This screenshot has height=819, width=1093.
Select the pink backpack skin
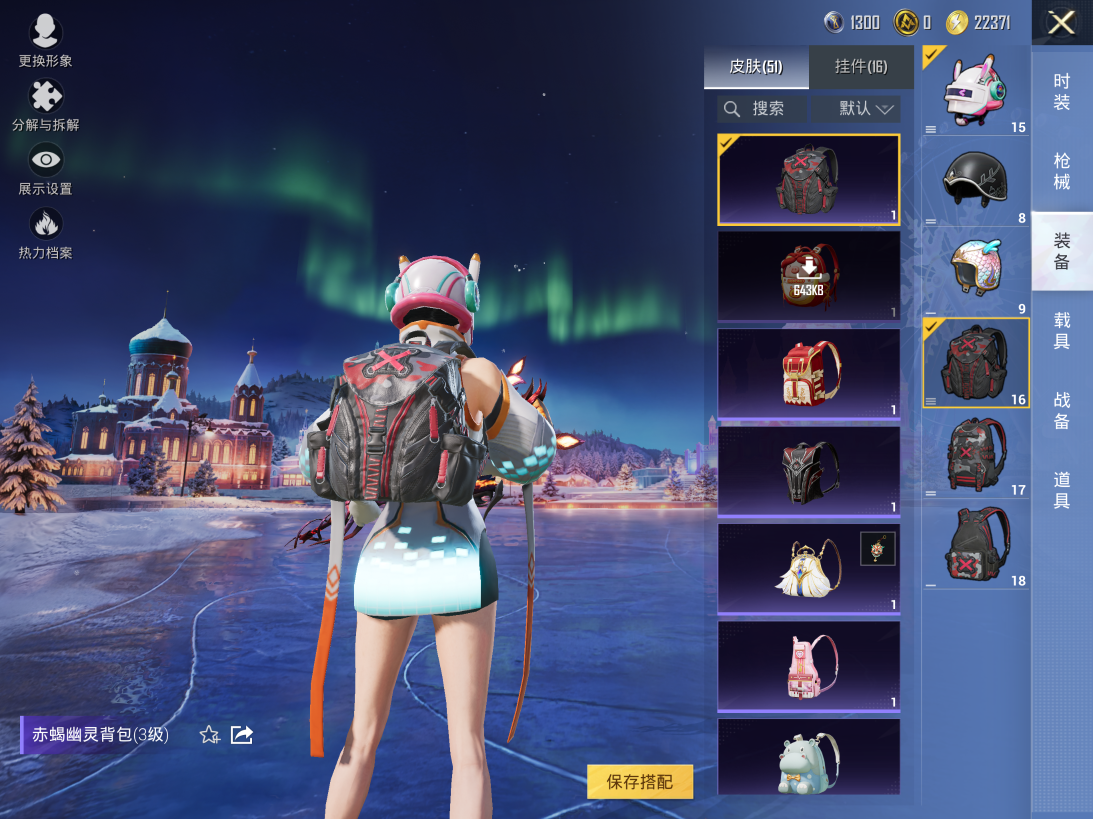coord(809,665)
